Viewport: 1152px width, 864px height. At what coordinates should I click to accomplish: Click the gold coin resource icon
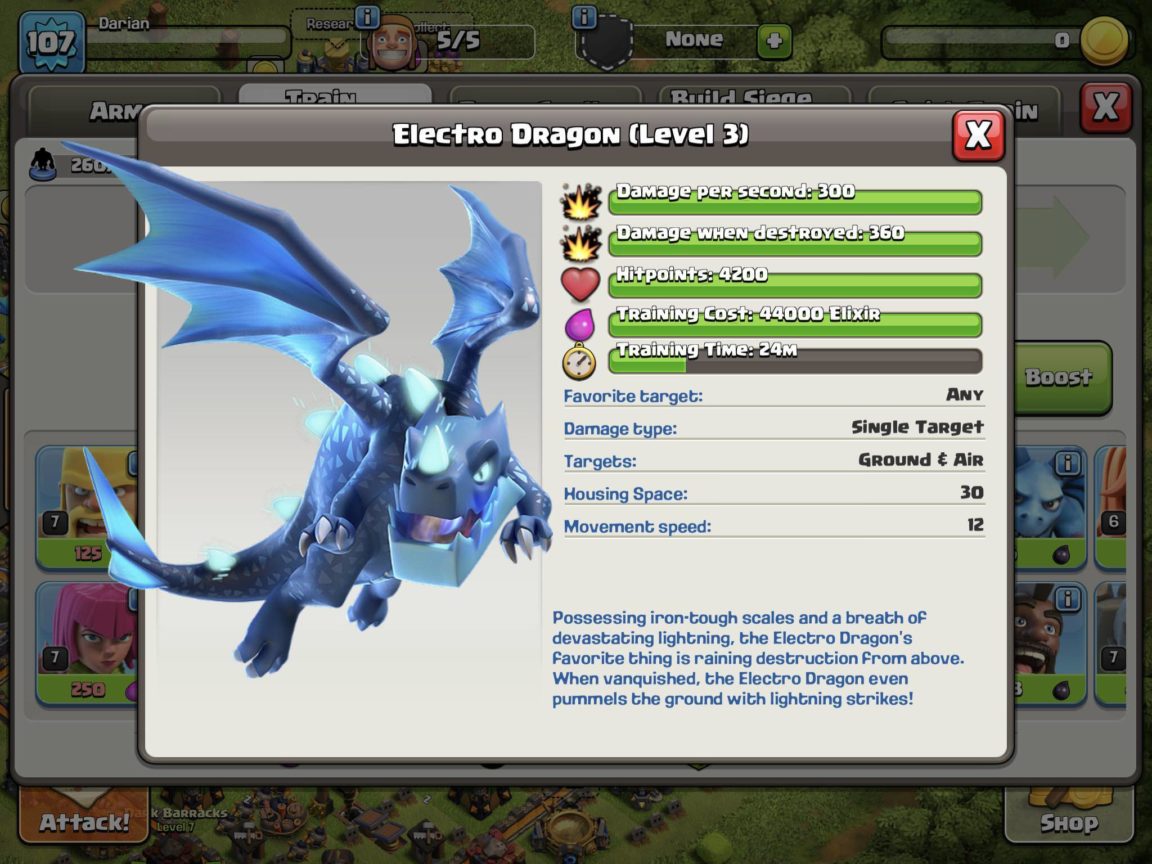pyautogui.click(x=1105, y=41)
